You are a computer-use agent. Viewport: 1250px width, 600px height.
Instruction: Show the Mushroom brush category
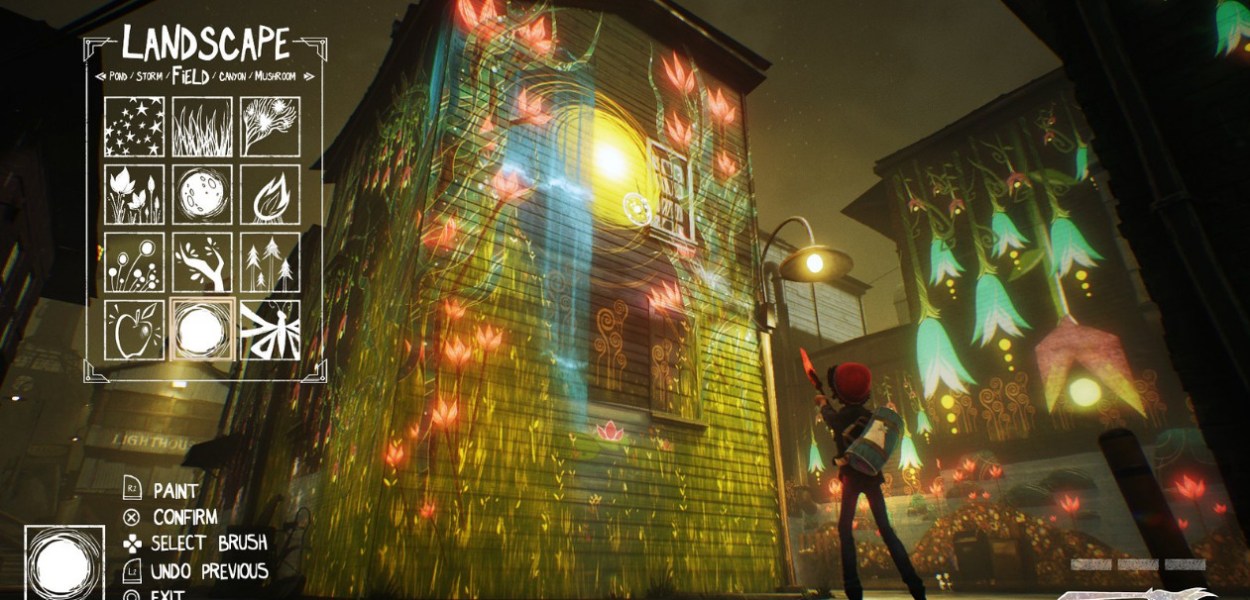273,77
